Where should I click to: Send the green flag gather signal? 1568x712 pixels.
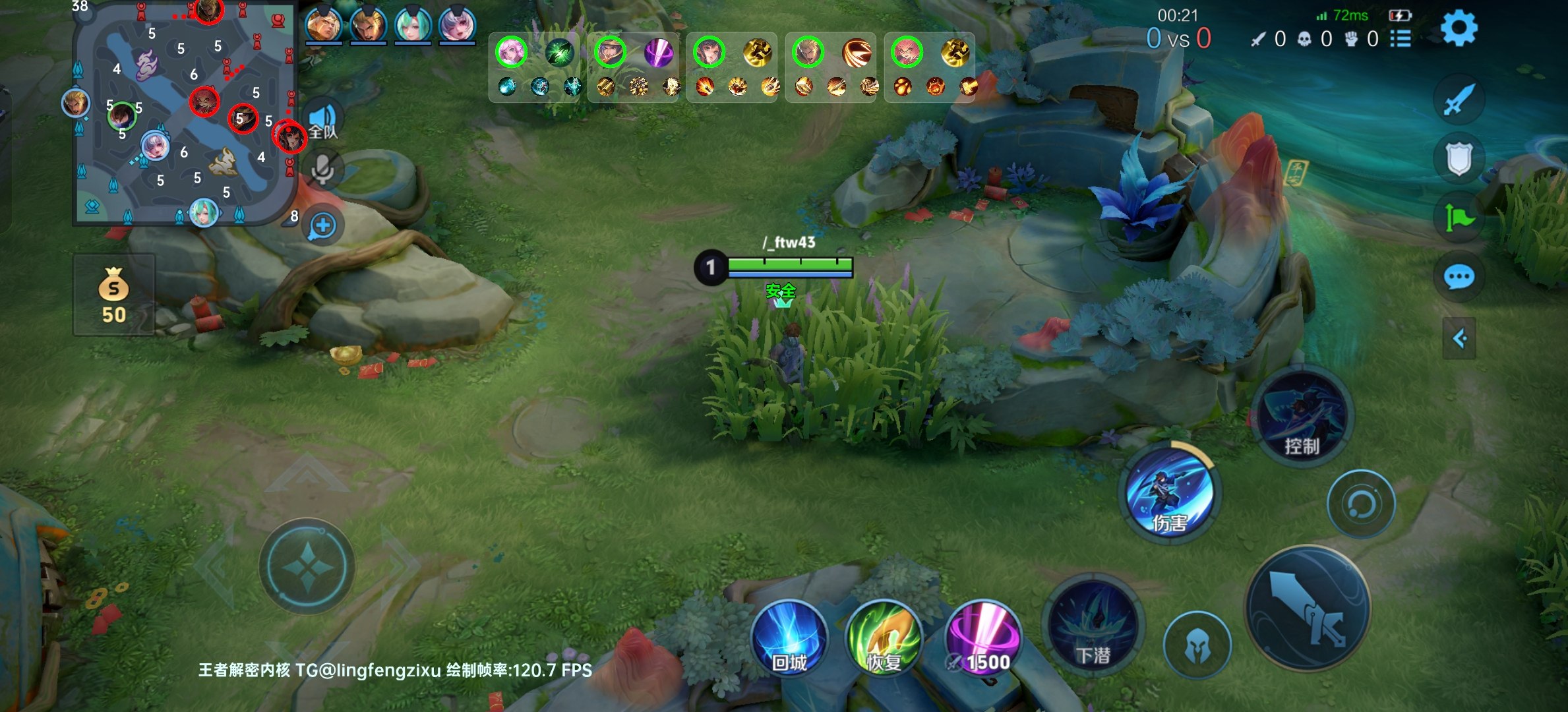point(1459,218)
